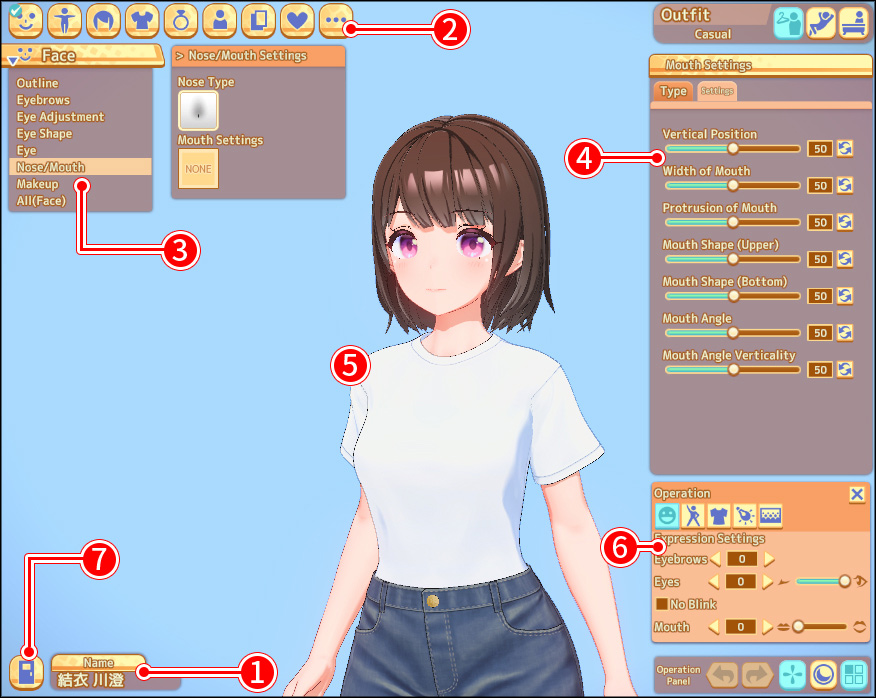The width and height of the screenshot is (876, 698).
Task: Open the three-dots options menu
Action: 335,19
